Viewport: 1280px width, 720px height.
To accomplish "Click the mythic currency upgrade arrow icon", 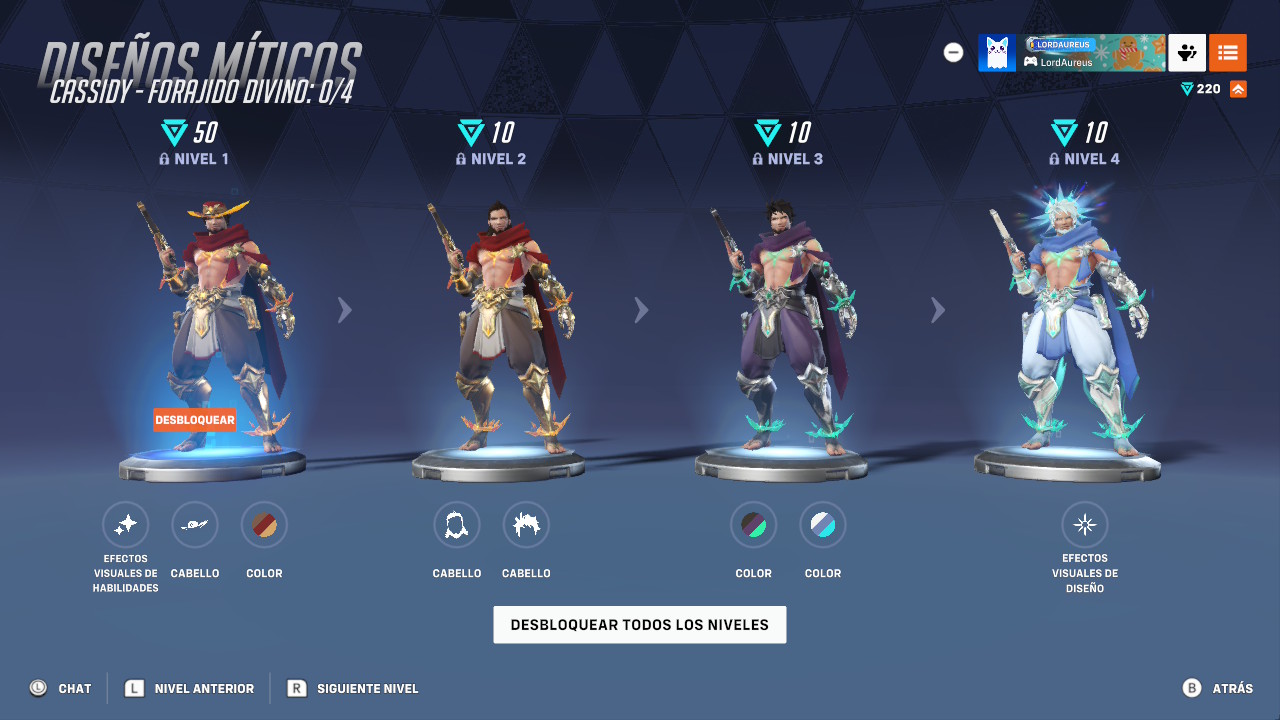I will coord(1238,88).
